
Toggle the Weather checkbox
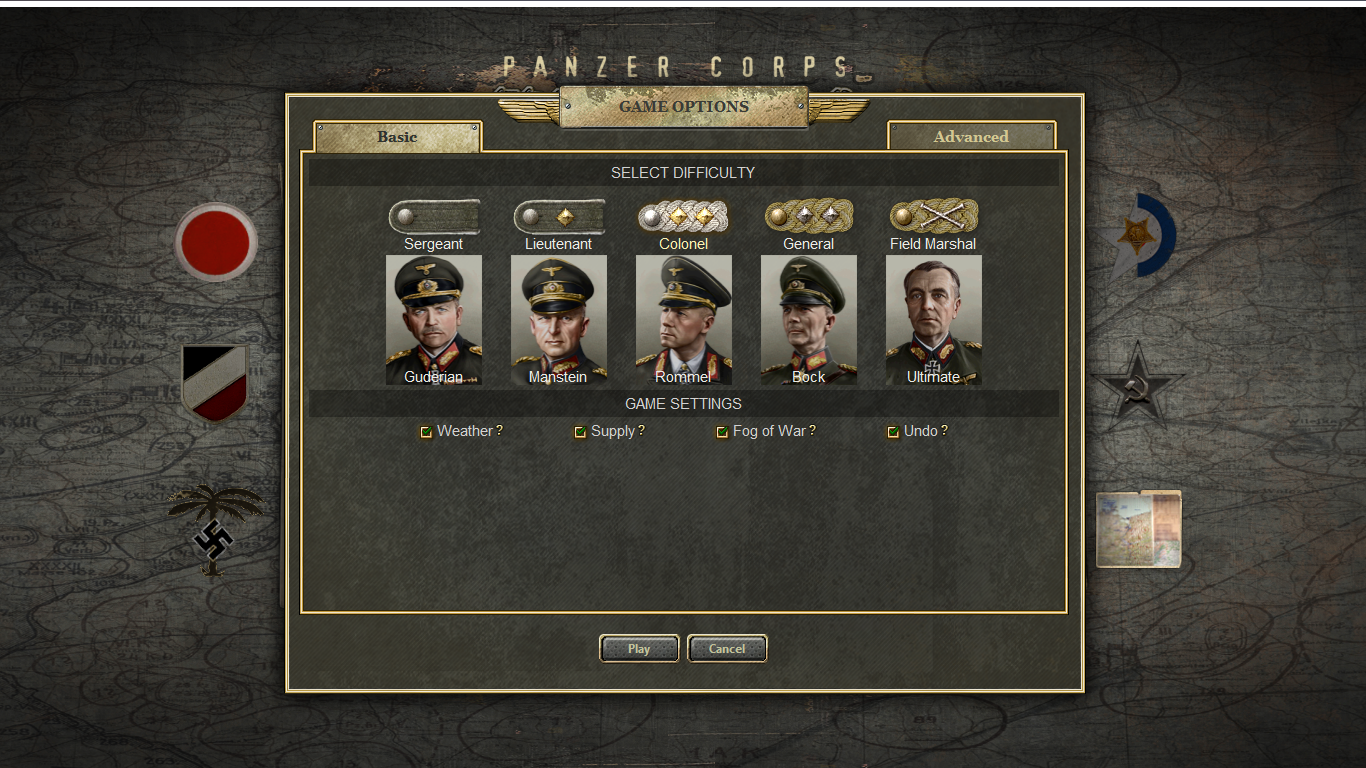coord(426,432)
